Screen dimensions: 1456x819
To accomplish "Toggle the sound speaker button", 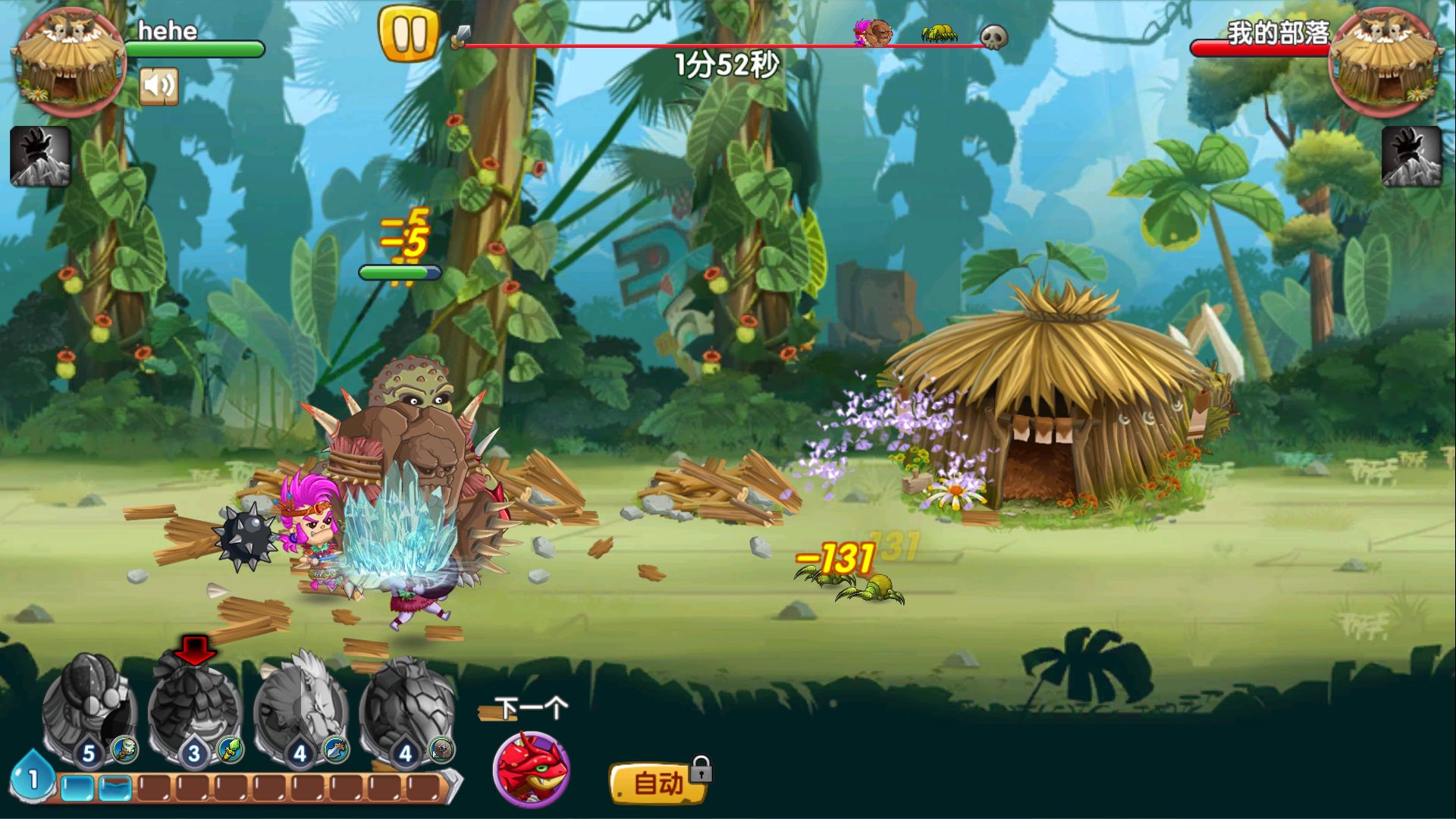I will 158,86.
